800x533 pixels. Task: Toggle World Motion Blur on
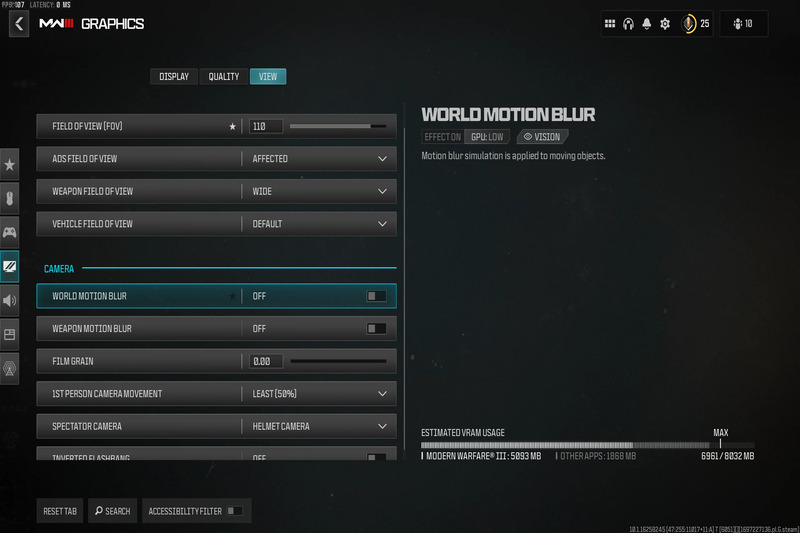point(376,296)
